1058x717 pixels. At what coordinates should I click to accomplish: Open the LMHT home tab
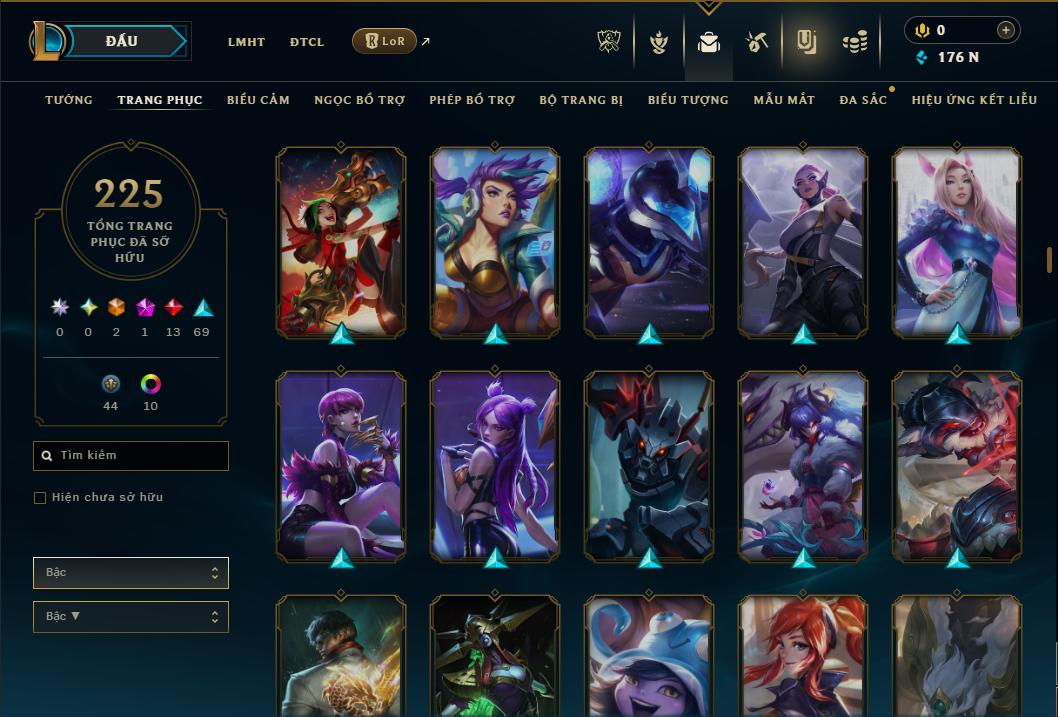click(x=246, y=42)
